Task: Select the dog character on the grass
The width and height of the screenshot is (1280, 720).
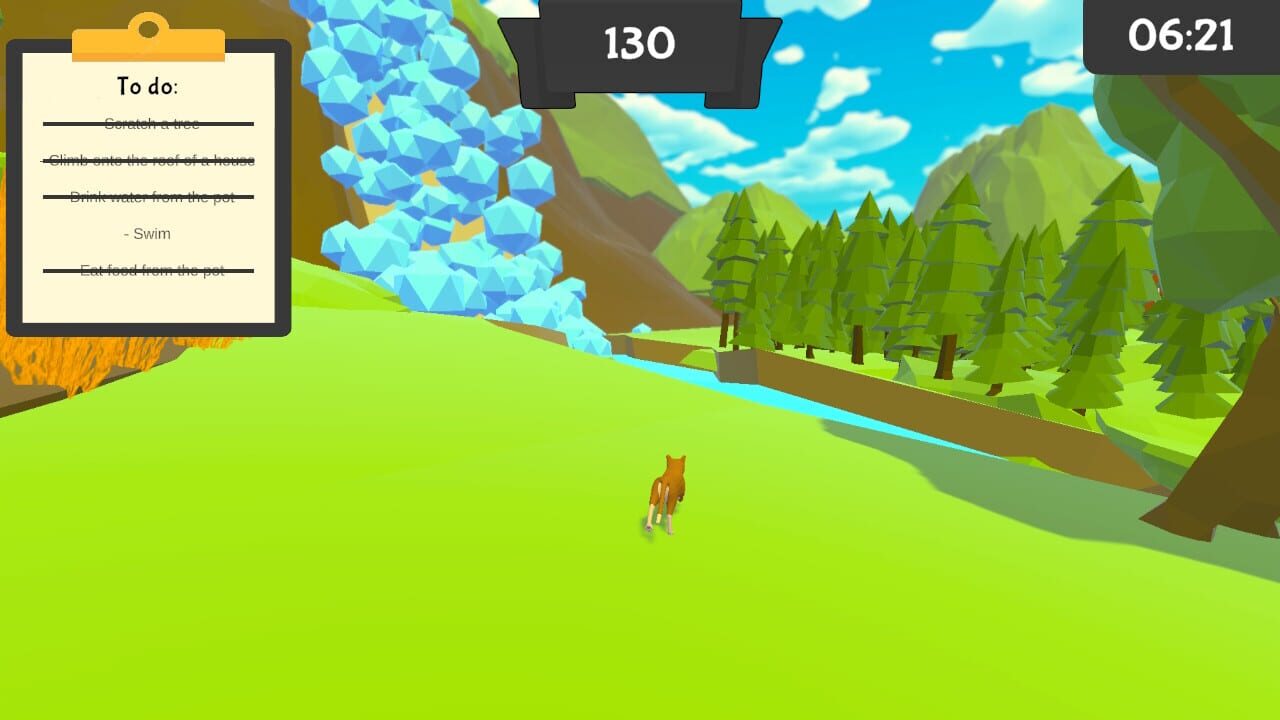Action: tap(668, 490)
